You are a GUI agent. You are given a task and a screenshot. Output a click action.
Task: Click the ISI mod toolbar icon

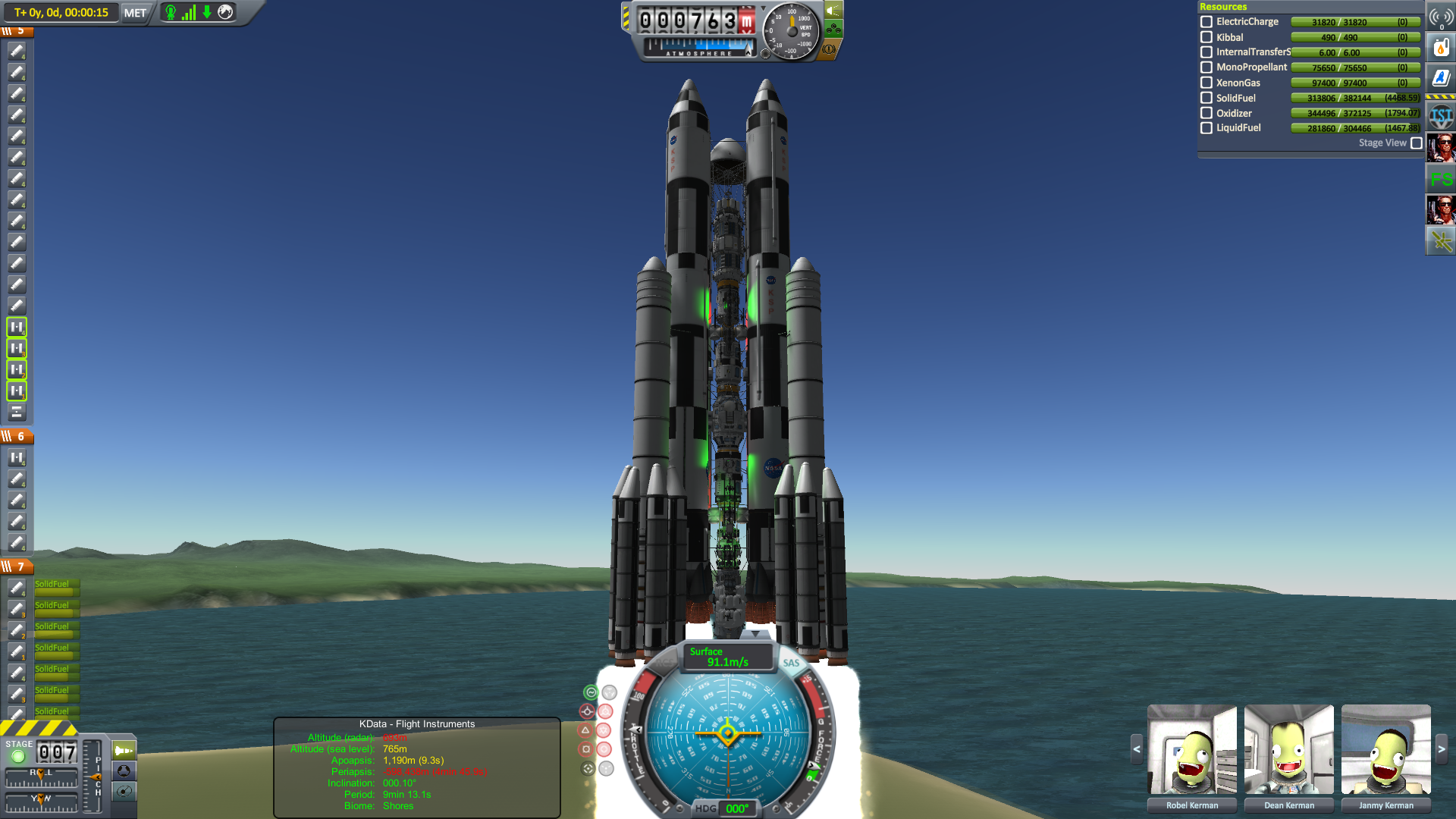[x=1441, y=116]
